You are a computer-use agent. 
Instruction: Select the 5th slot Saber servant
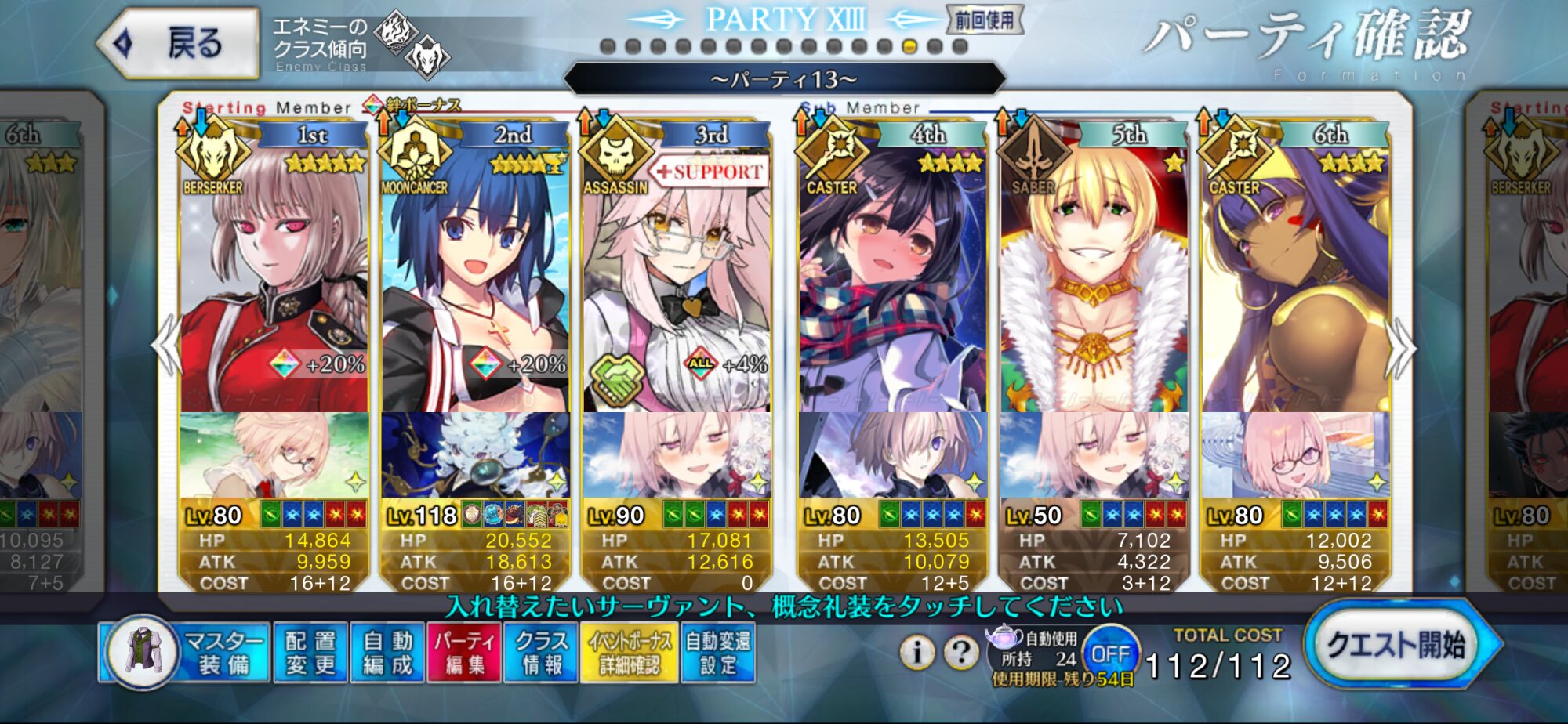point(1094,274)
